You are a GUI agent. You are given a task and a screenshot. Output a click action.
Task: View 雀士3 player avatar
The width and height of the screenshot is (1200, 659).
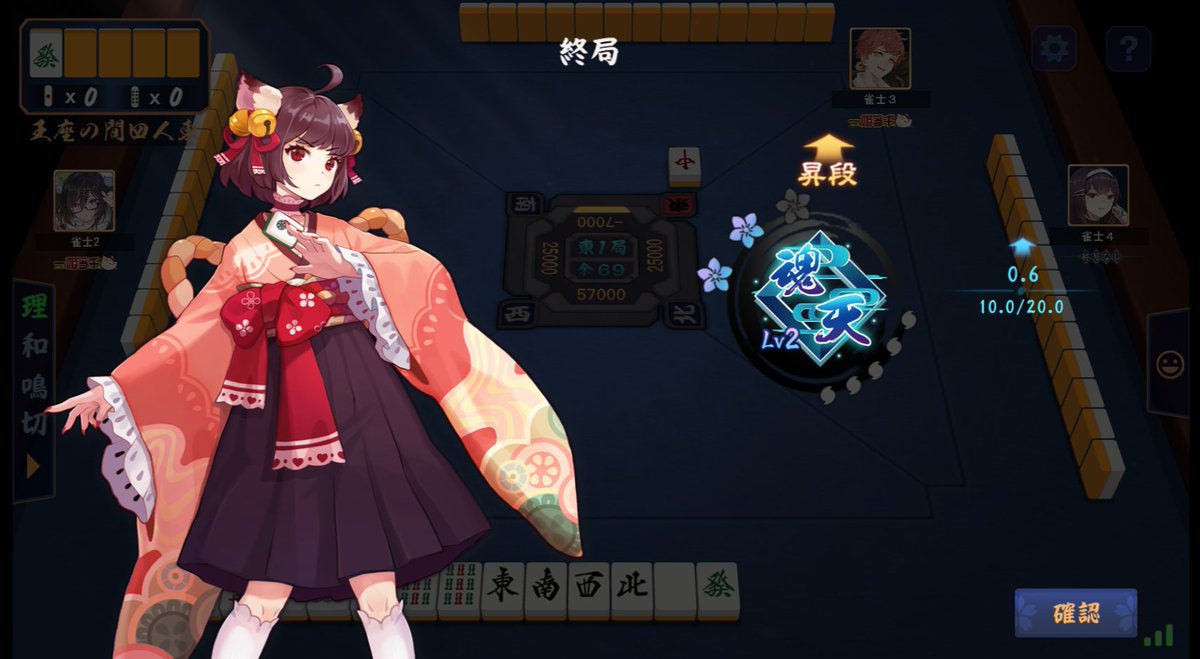[x=880, y=59]
